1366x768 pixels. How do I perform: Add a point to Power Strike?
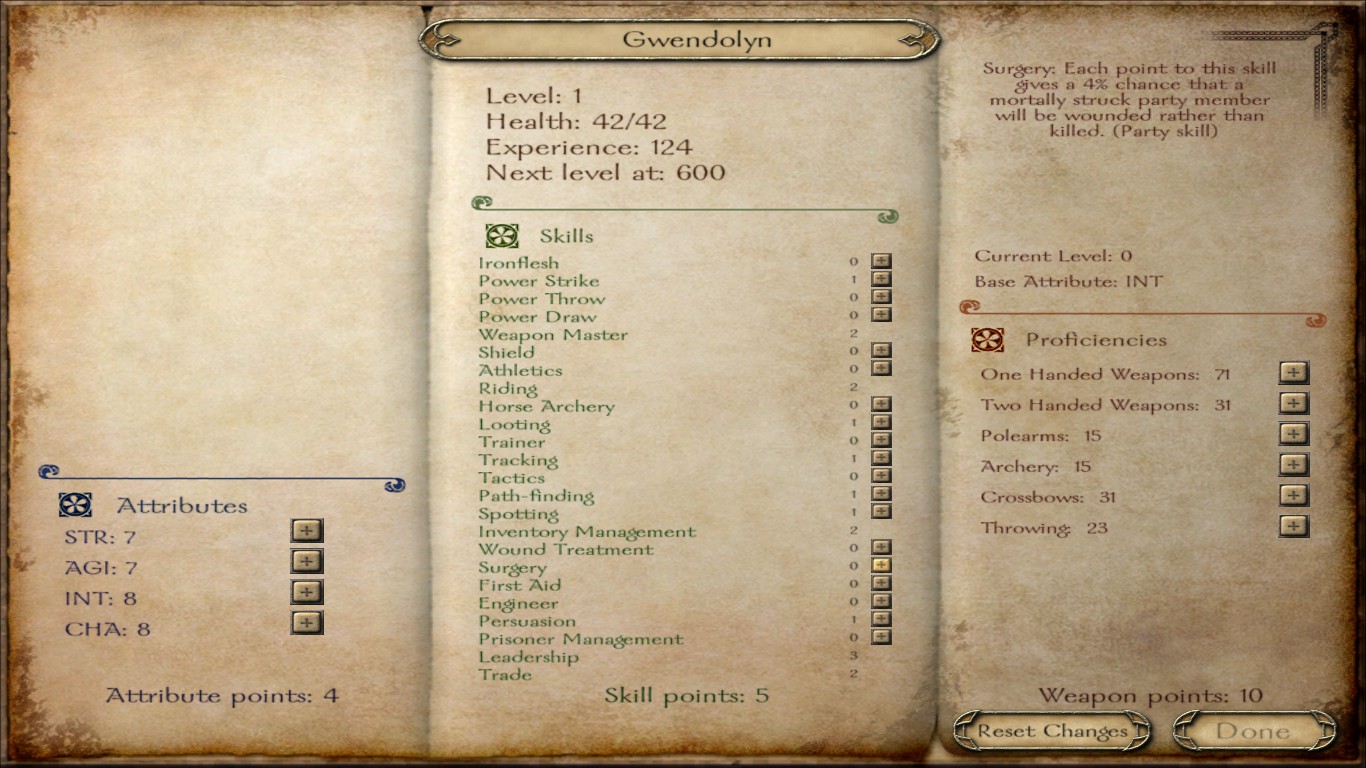[881, 280]
